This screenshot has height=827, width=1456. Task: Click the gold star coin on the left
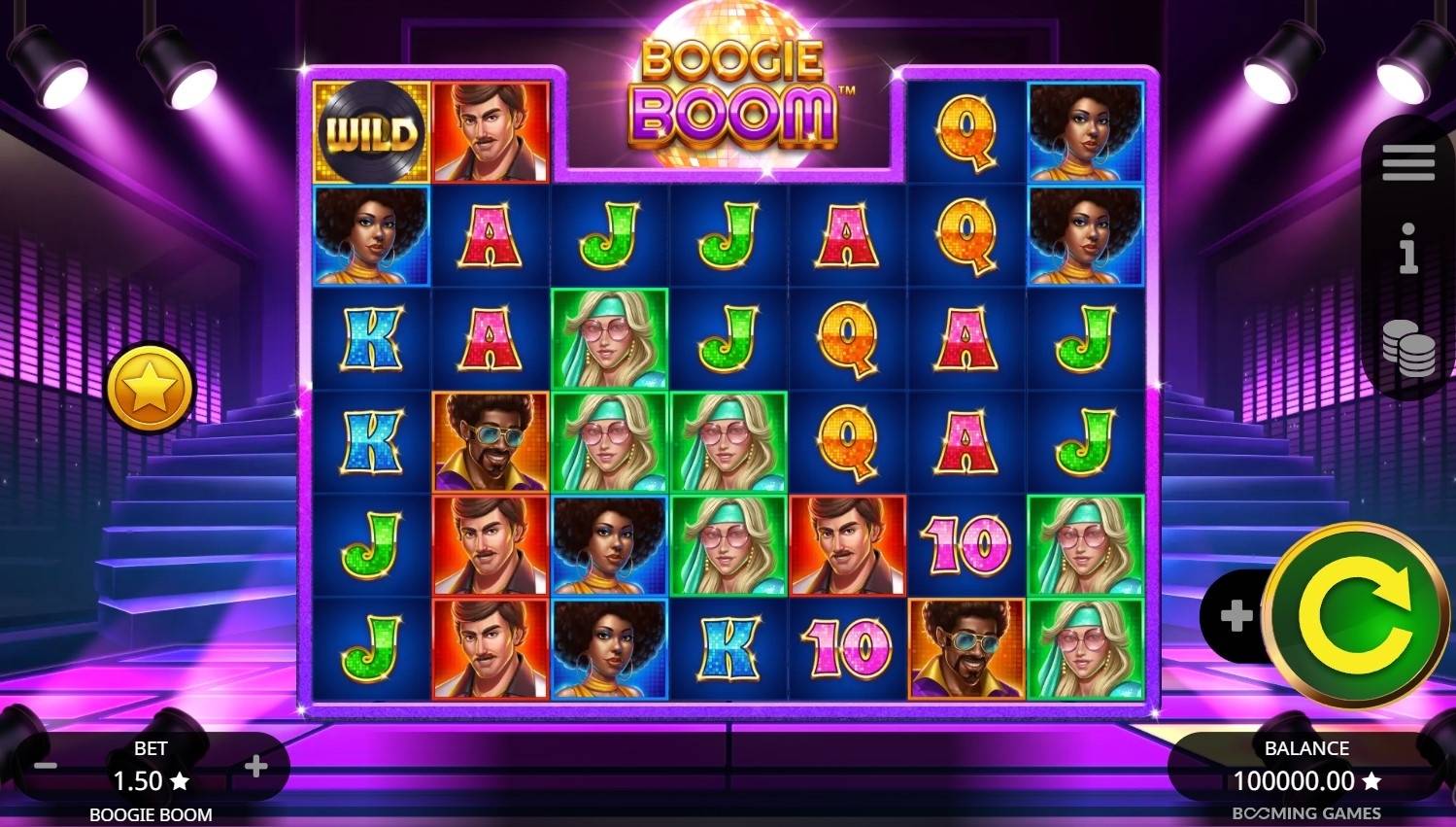pos(150,387)
